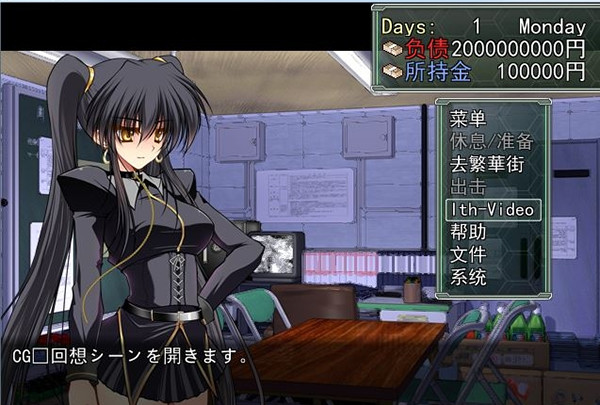Image resolution: width=600 pixels, height=405 pixels.
Task: Choose 去繁華街 from the menu
Action: [x=487, y=165]
